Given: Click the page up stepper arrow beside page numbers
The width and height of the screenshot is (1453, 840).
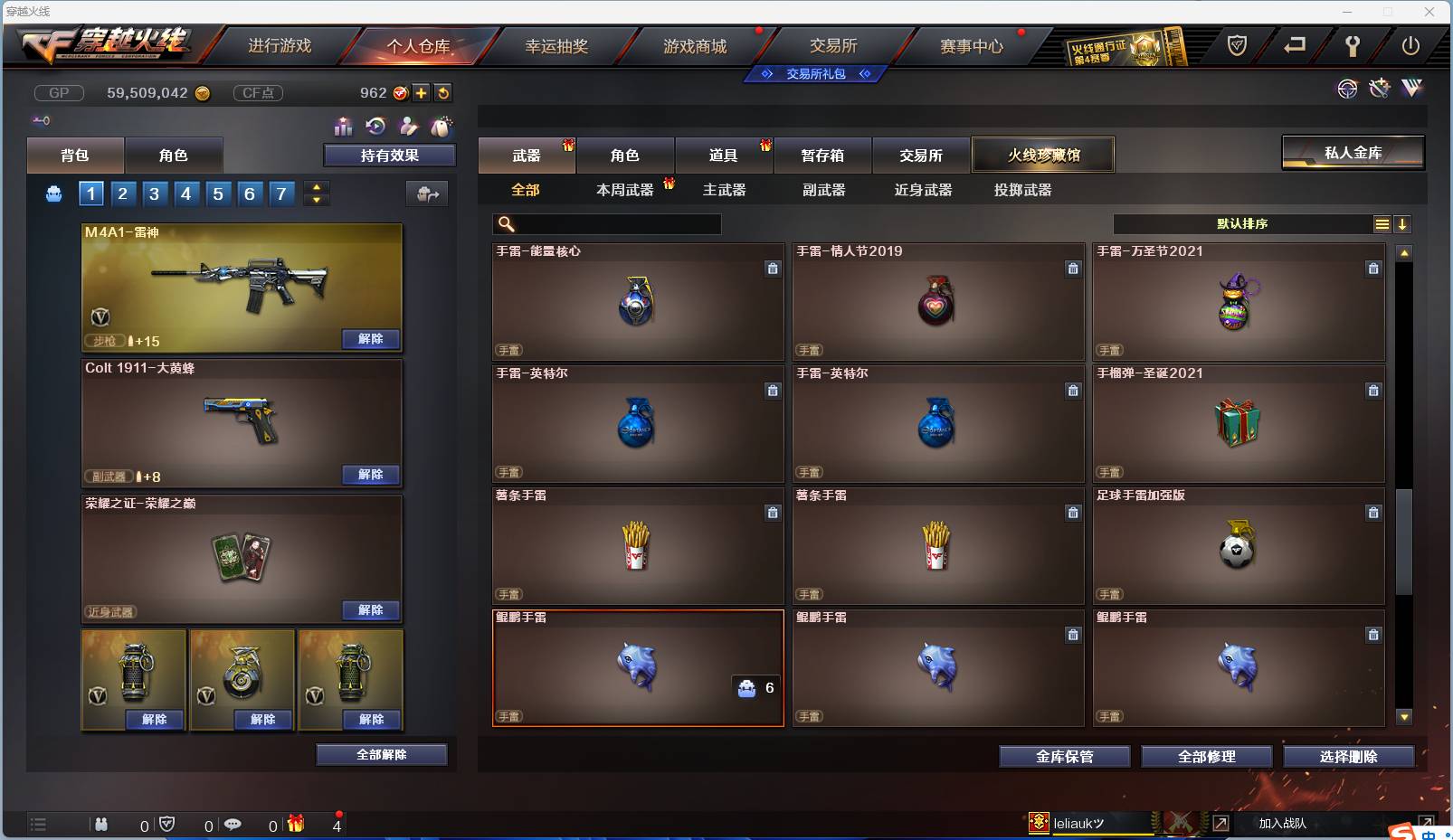Looking at the screenshot, I should (x=316, y=188).
